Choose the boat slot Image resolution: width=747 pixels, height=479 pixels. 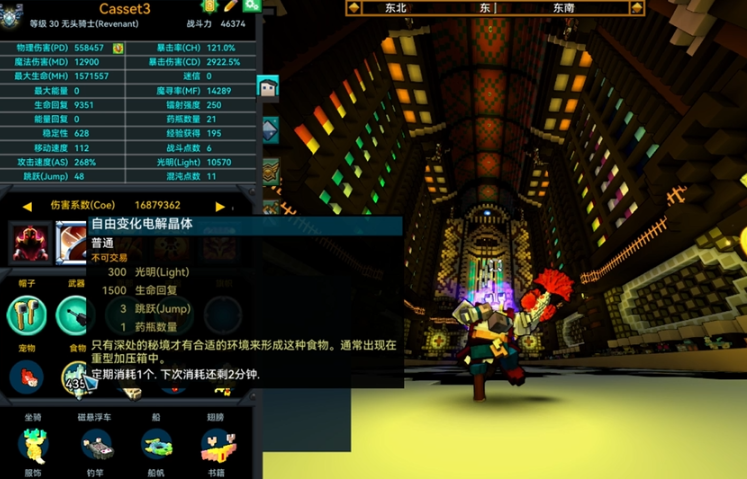tap(157, 443)
